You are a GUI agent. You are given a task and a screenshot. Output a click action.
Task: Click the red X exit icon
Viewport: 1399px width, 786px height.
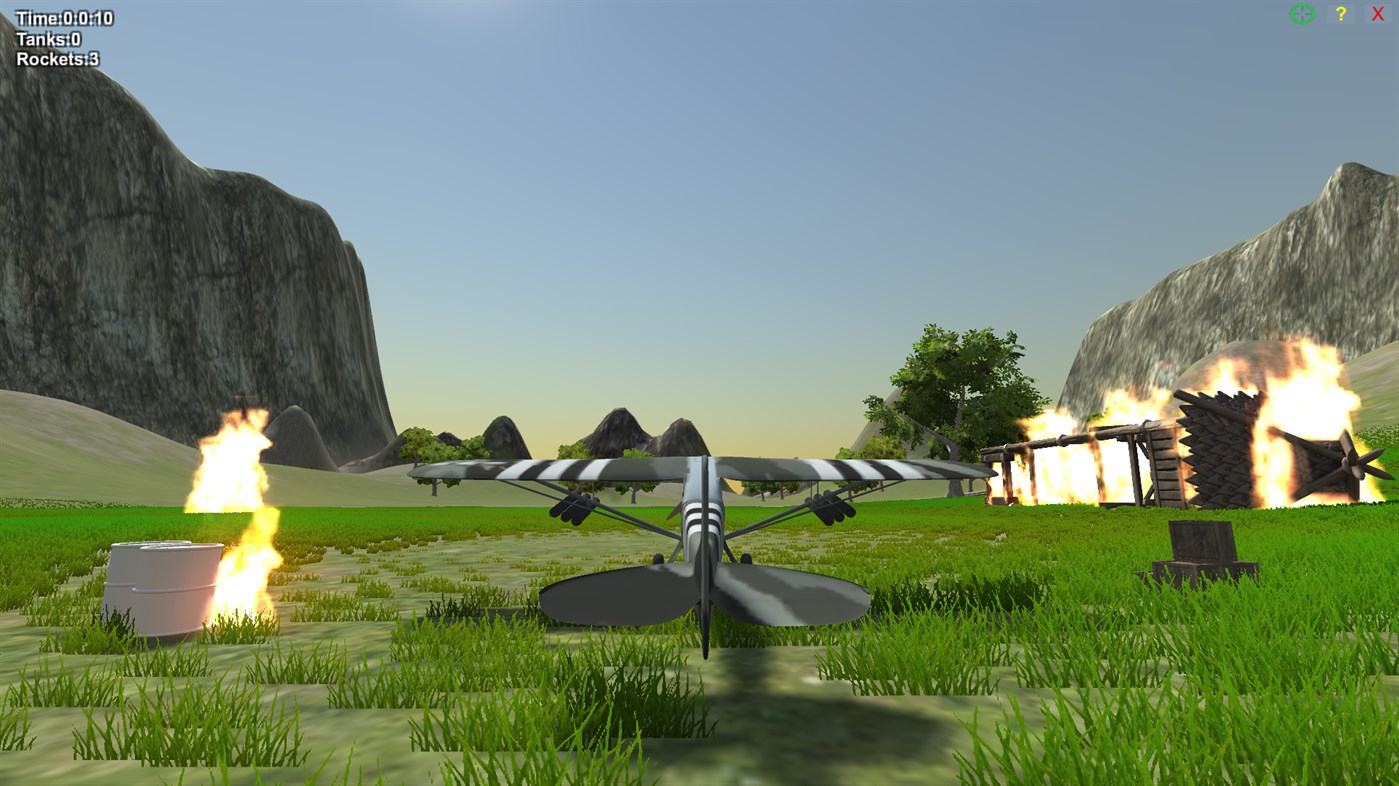pyautogui.click(x=1378, y=13)
